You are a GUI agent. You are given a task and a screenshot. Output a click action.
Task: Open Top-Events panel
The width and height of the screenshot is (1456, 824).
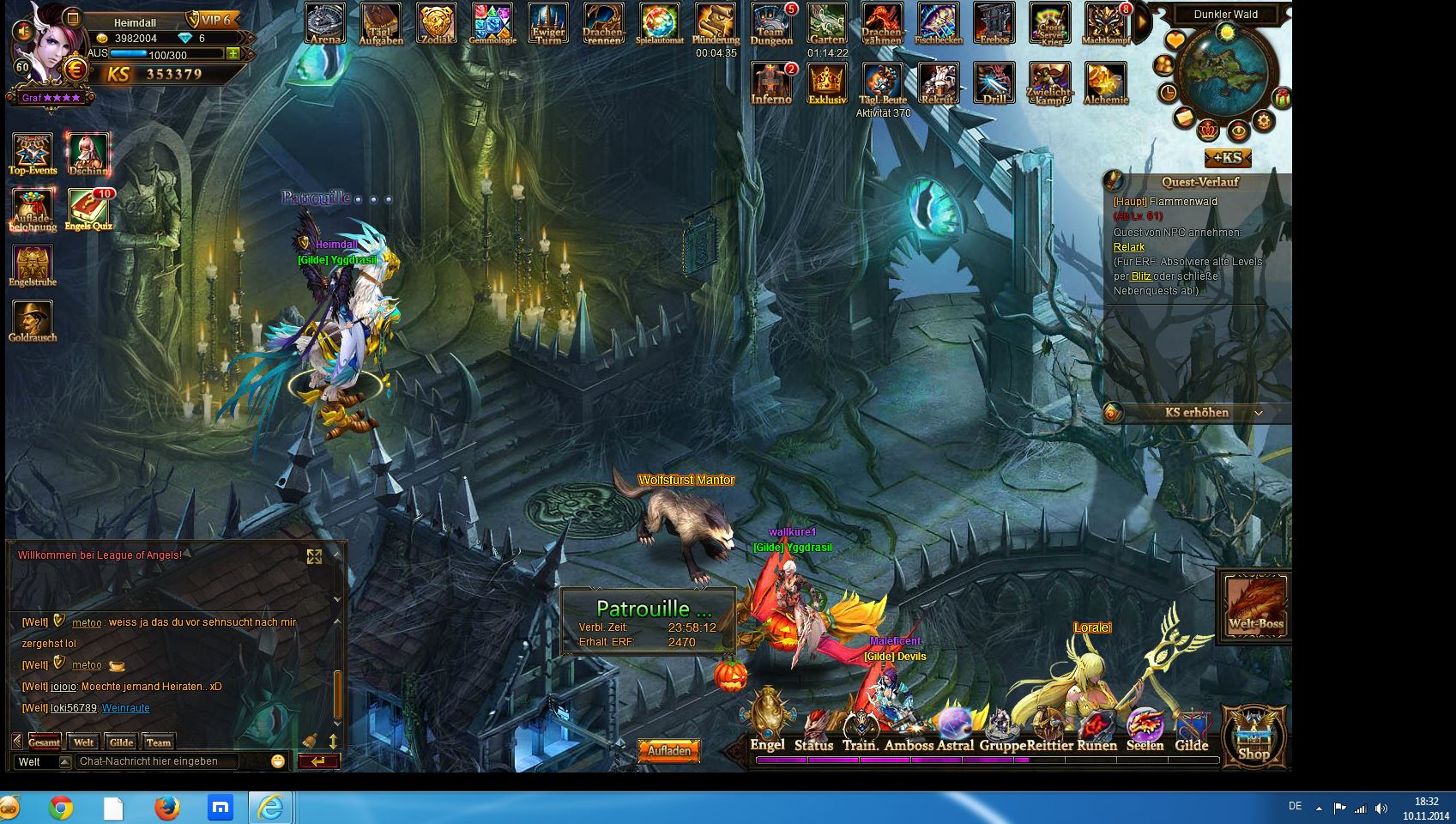pos(33,154)
